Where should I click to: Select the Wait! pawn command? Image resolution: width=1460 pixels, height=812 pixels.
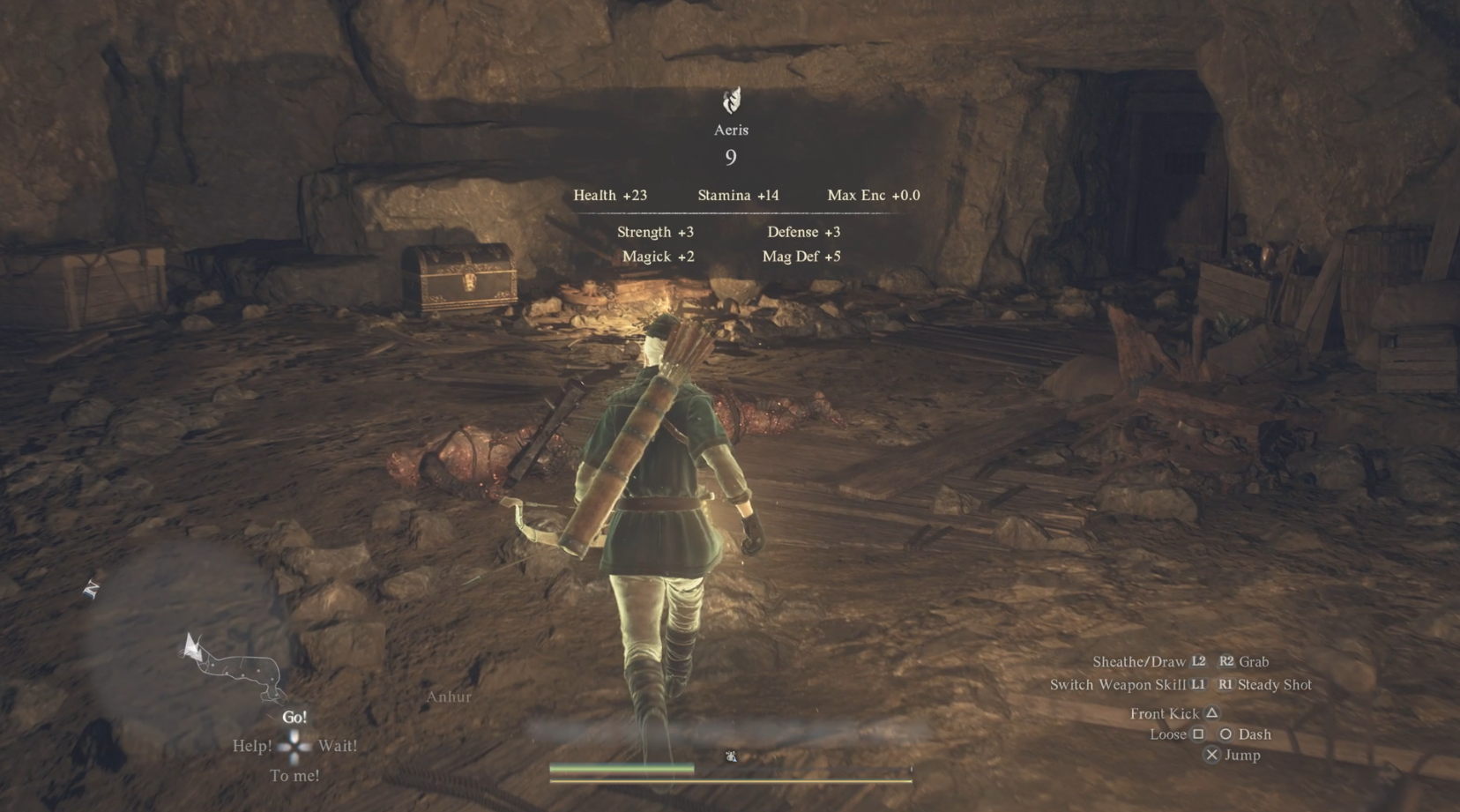point(338,745)
